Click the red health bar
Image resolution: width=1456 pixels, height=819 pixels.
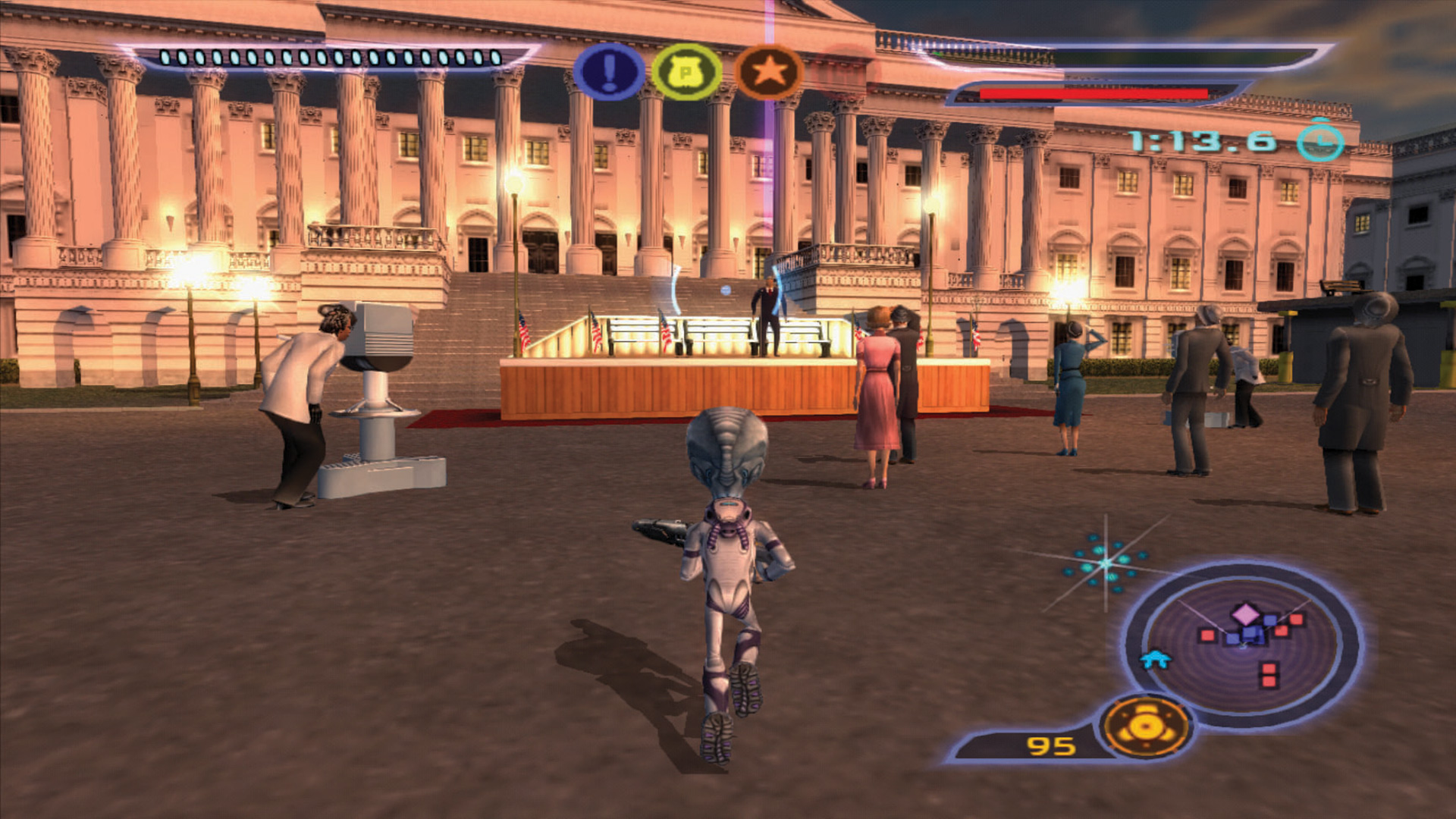(x=1092, y=93)
